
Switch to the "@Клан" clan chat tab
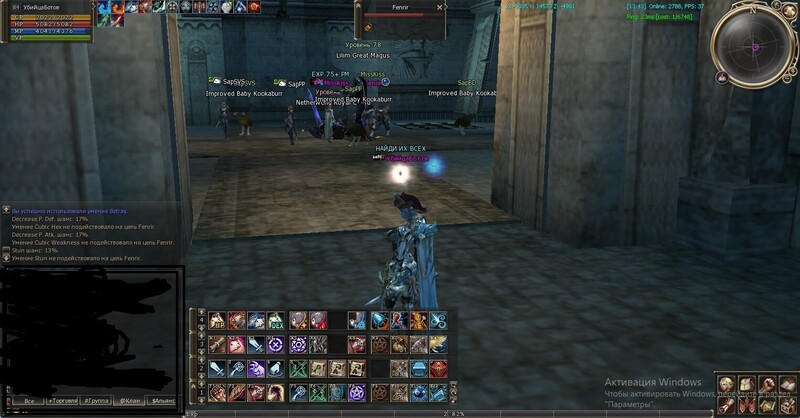(x=129, y=400)
